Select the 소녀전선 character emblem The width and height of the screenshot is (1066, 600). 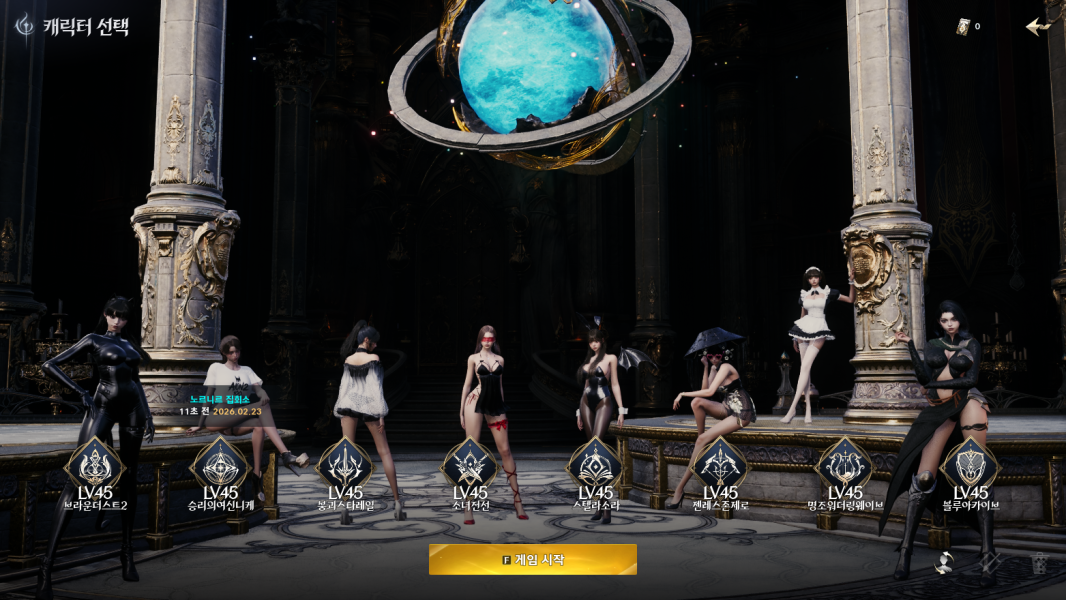(x=470, y=464)
